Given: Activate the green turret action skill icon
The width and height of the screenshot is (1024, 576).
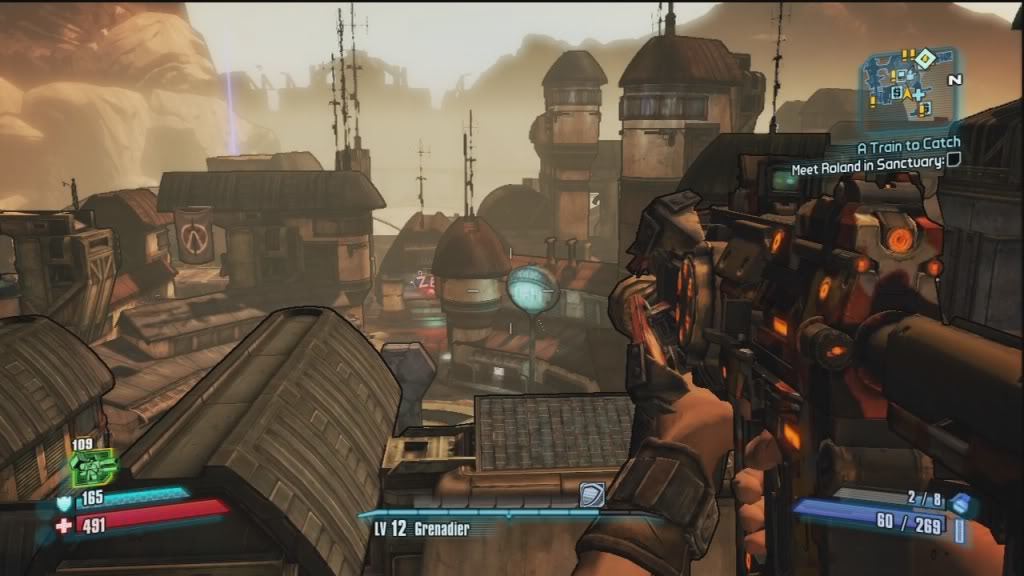Looking at the screenshot, I should pyautogui.click(x=91, y=467).
